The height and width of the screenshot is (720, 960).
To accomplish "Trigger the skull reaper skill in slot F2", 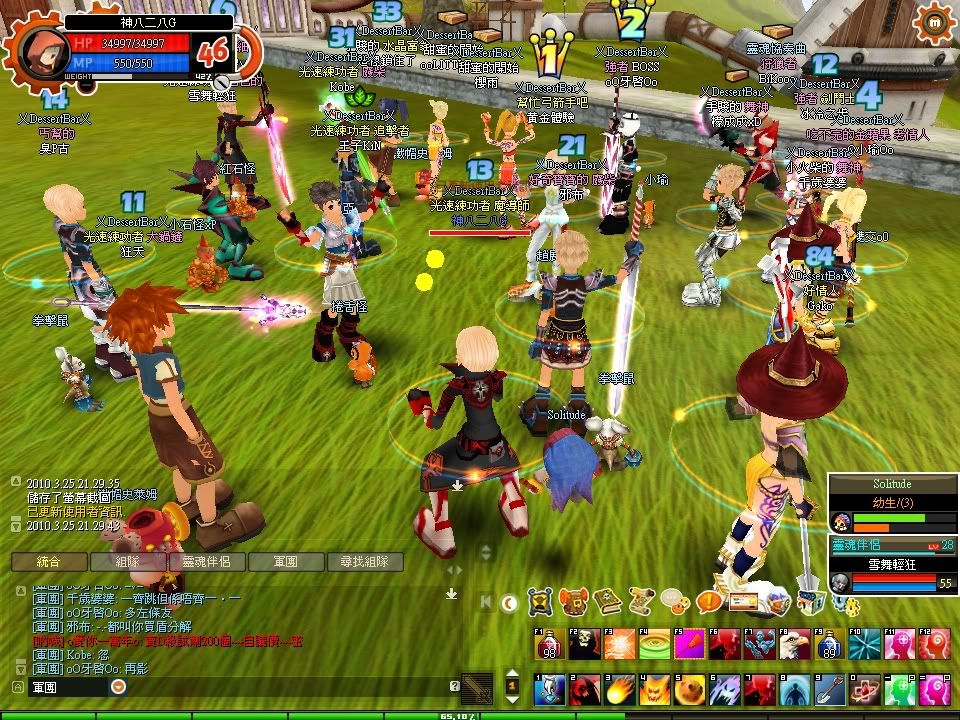I will 584,644.
